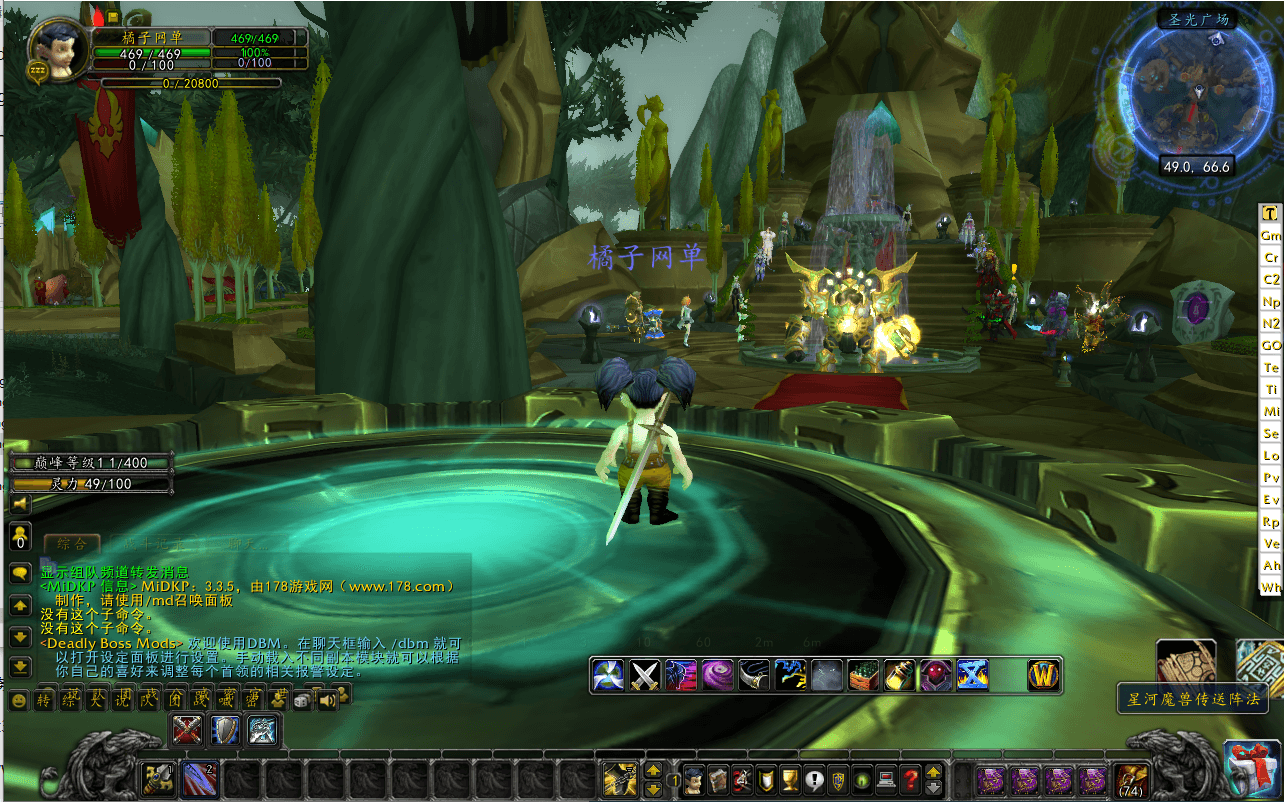Open the achievements trophy button
Screen dimensions: 1284x802
click(789, 778)
